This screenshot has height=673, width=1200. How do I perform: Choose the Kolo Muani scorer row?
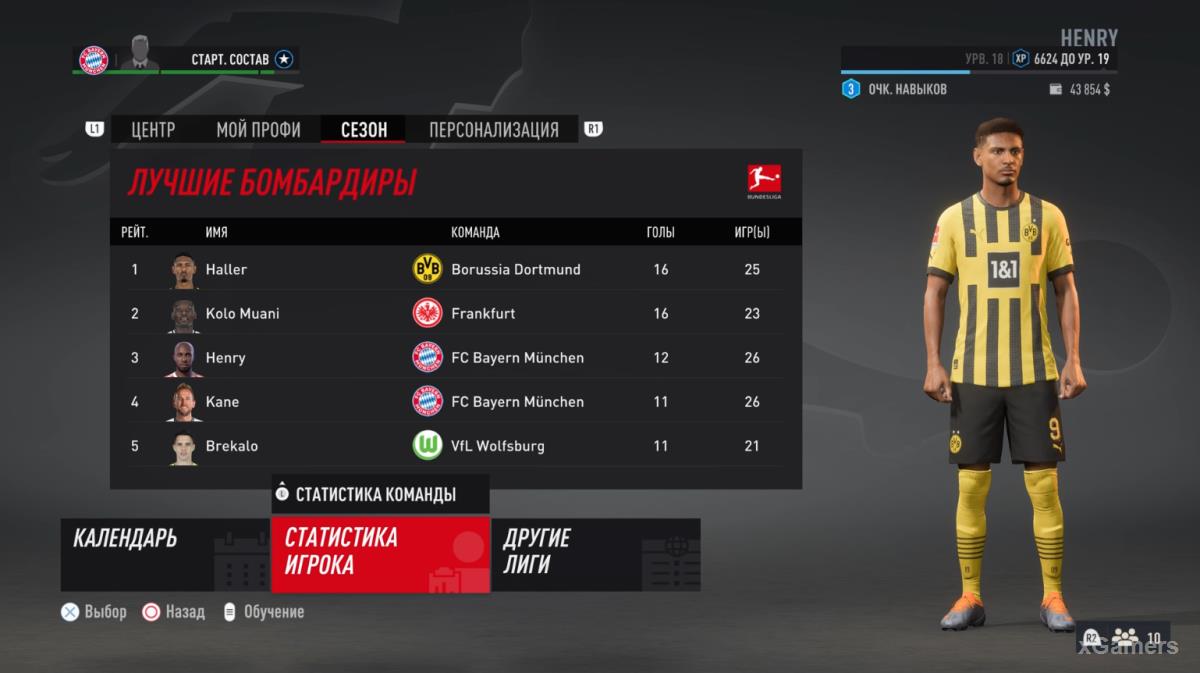click(x=455, y=313)
